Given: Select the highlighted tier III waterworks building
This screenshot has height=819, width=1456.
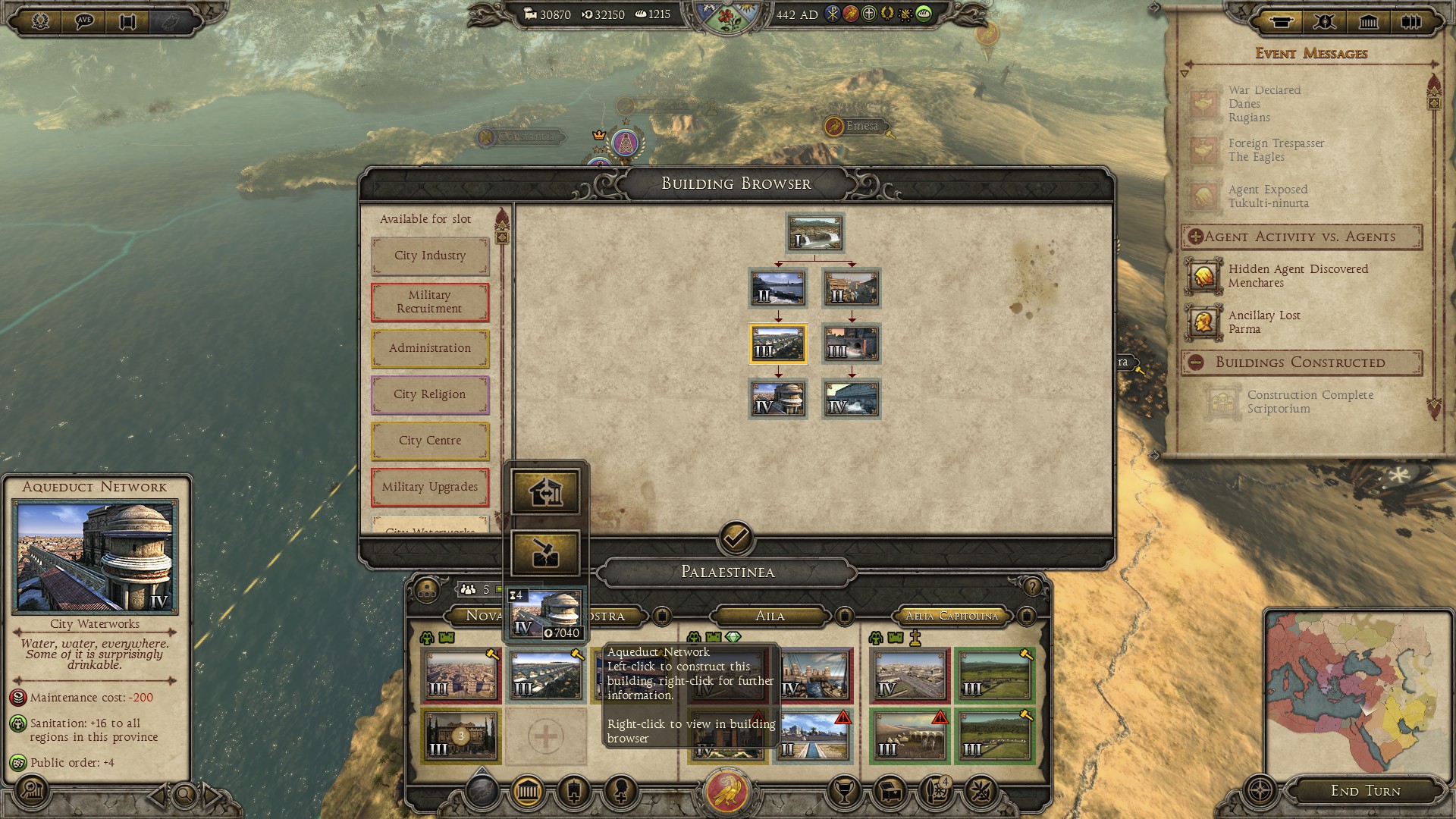Looking at the screenshot, I should [778, 344].
